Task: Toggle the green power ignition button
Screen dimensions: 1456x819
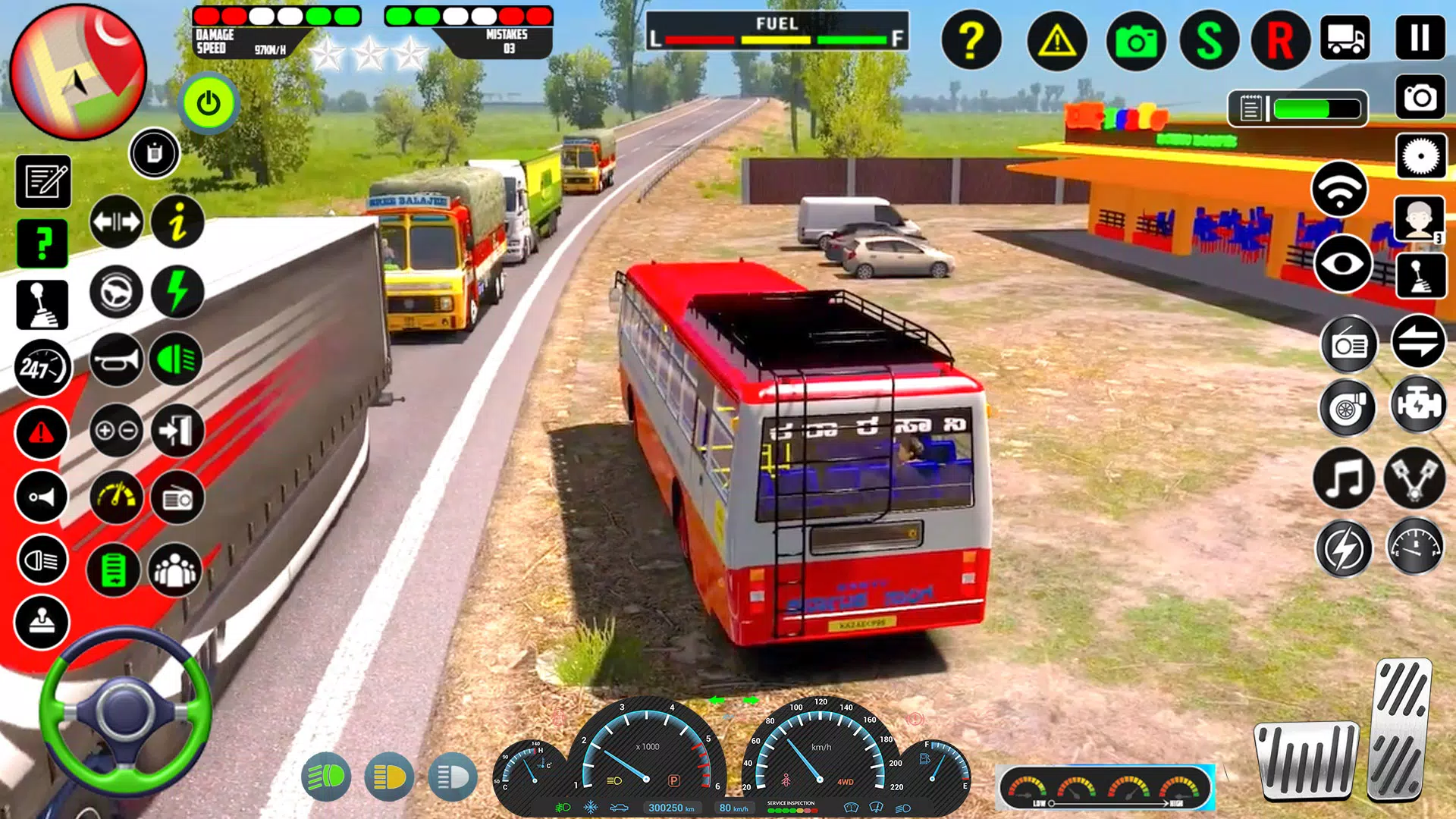Action: point(209,103)
